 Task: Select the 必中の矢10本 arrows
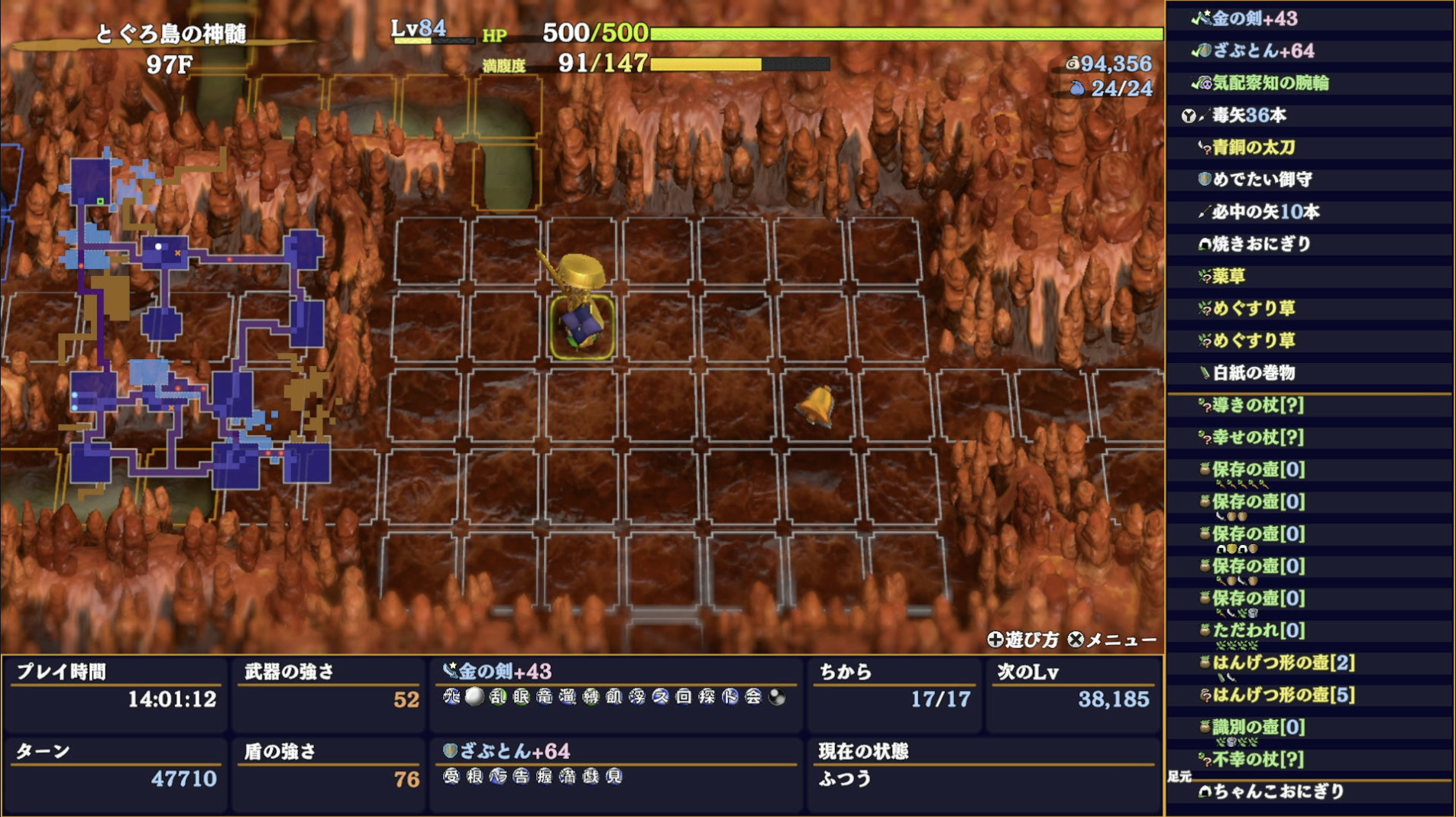(1265, 212)
